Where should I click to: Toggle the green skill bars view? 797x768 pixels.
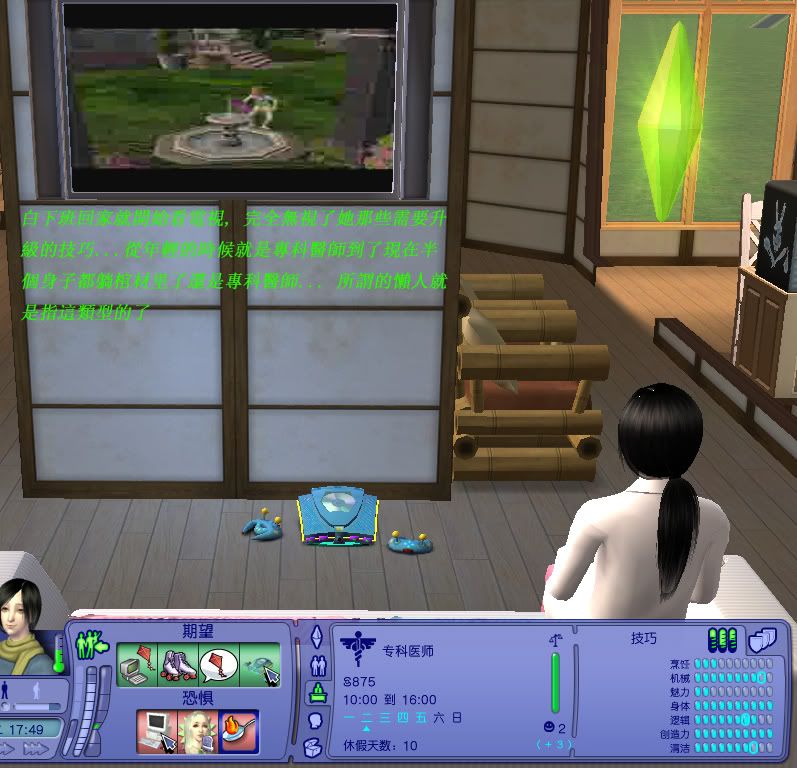(722, 639)
